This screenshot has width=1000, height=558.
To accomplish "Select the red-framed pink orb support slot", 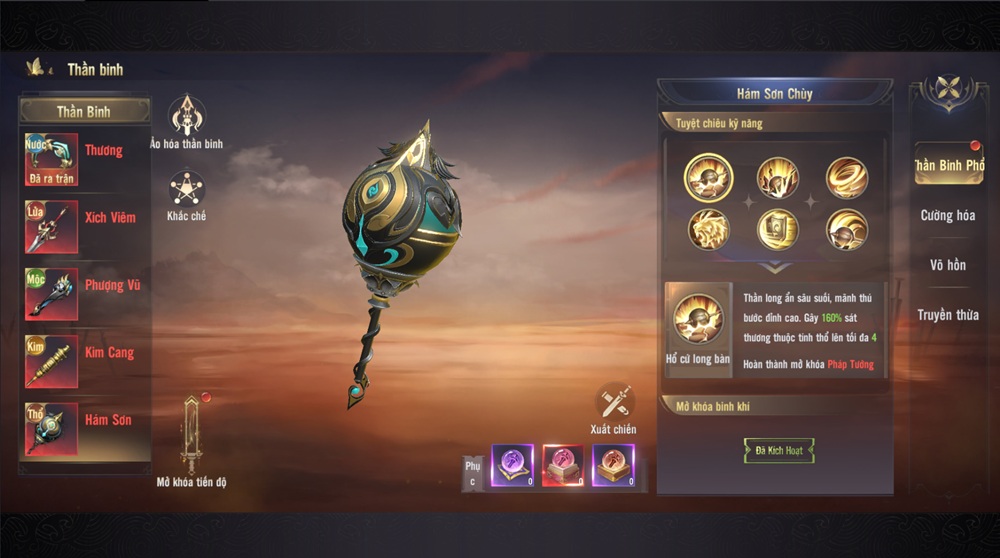I will [x=563, y=466].
